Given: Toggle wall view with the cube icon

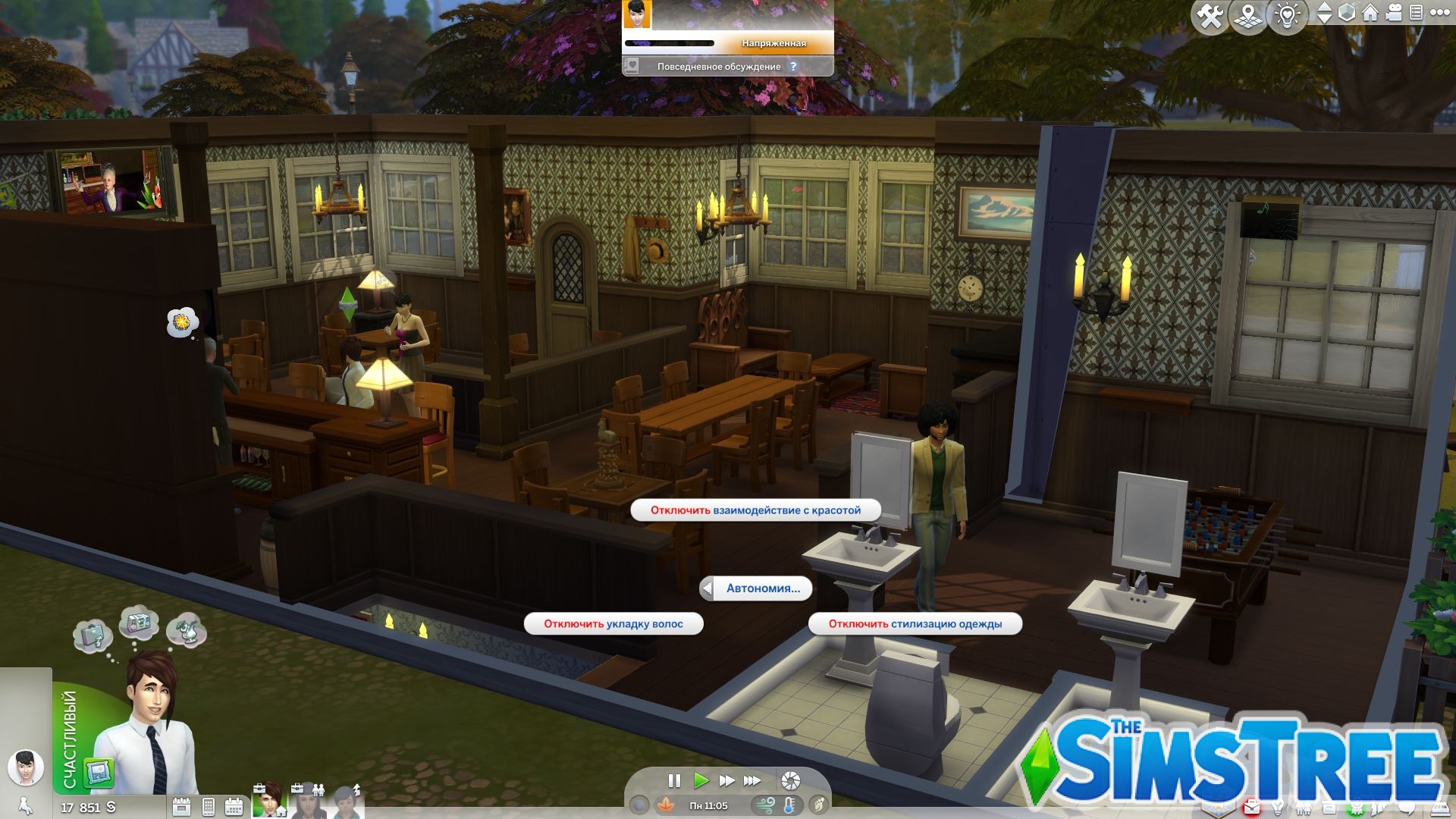Looking at the screenshot, I should pyautogui.click(x=1347, y=13).
